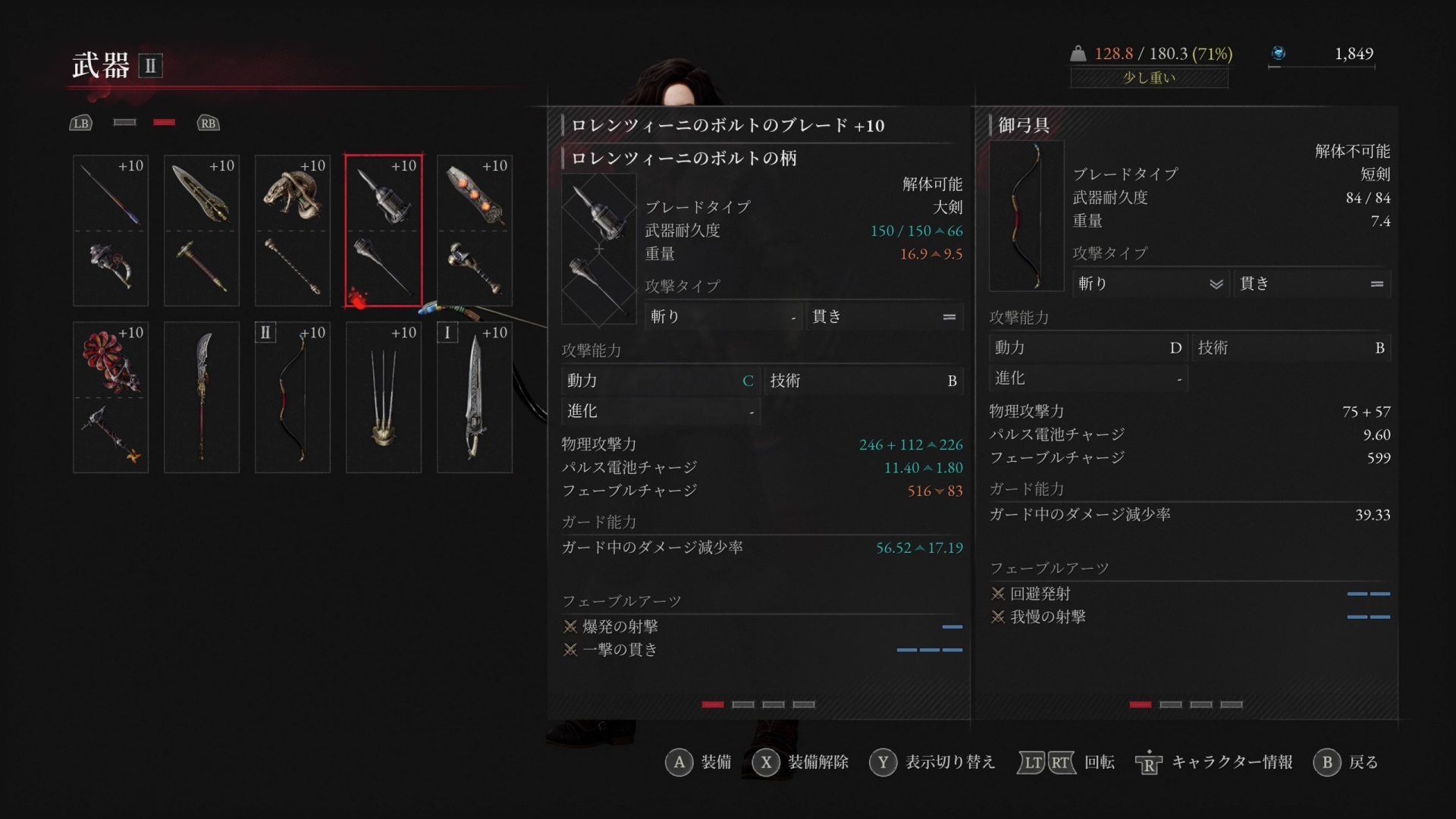Screen dimensions: 1456x819
Task: Toggle the 一撃の貫き fable art
Action: point(618,650)
